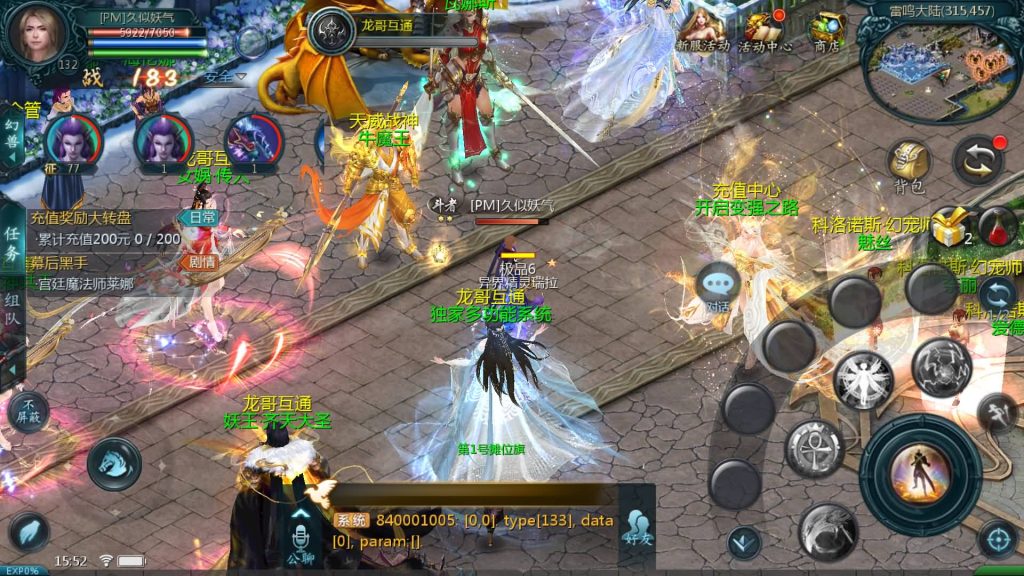Open the 新服活动 new server events
This screenshot has width=1024, height=576.
(702, 32)
